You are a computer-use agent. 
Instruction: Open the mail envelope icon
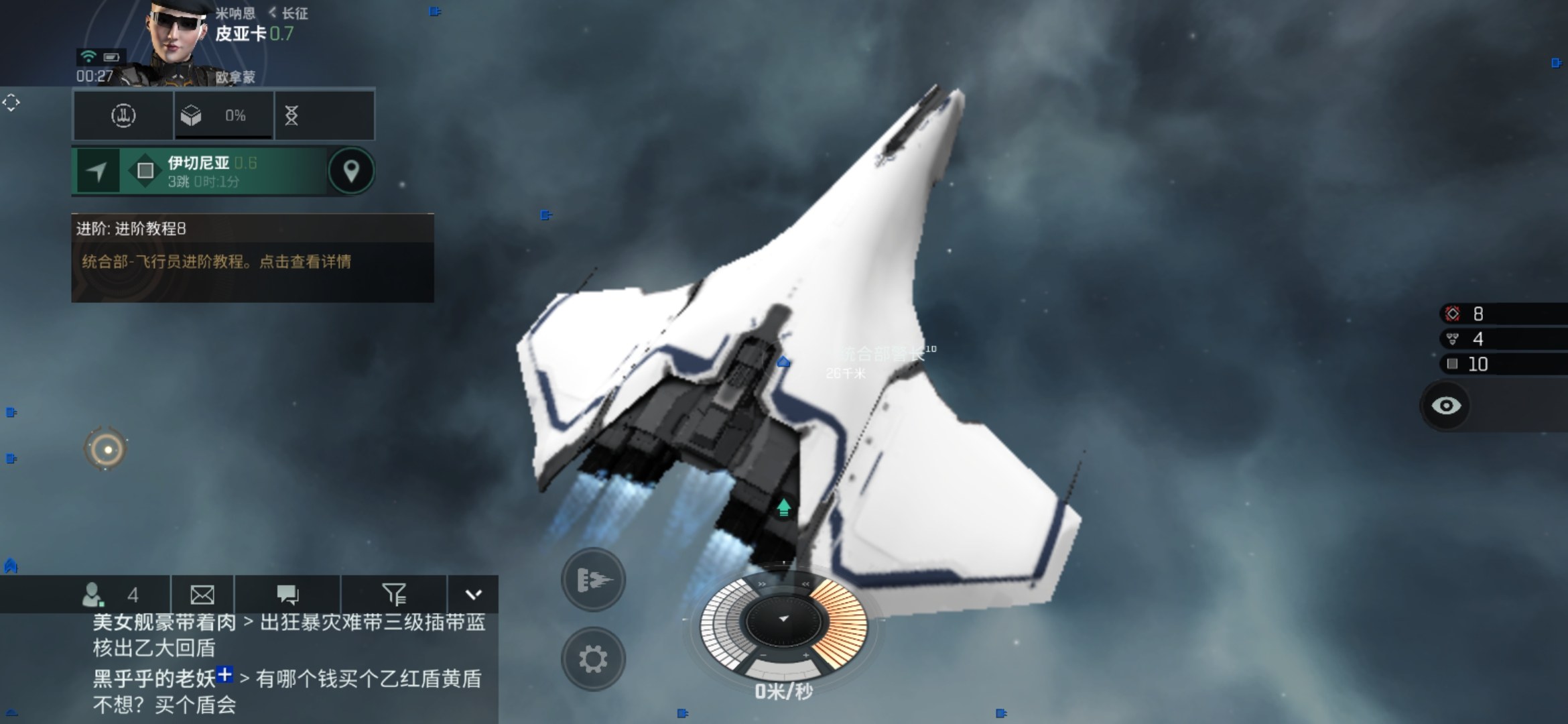202,595
